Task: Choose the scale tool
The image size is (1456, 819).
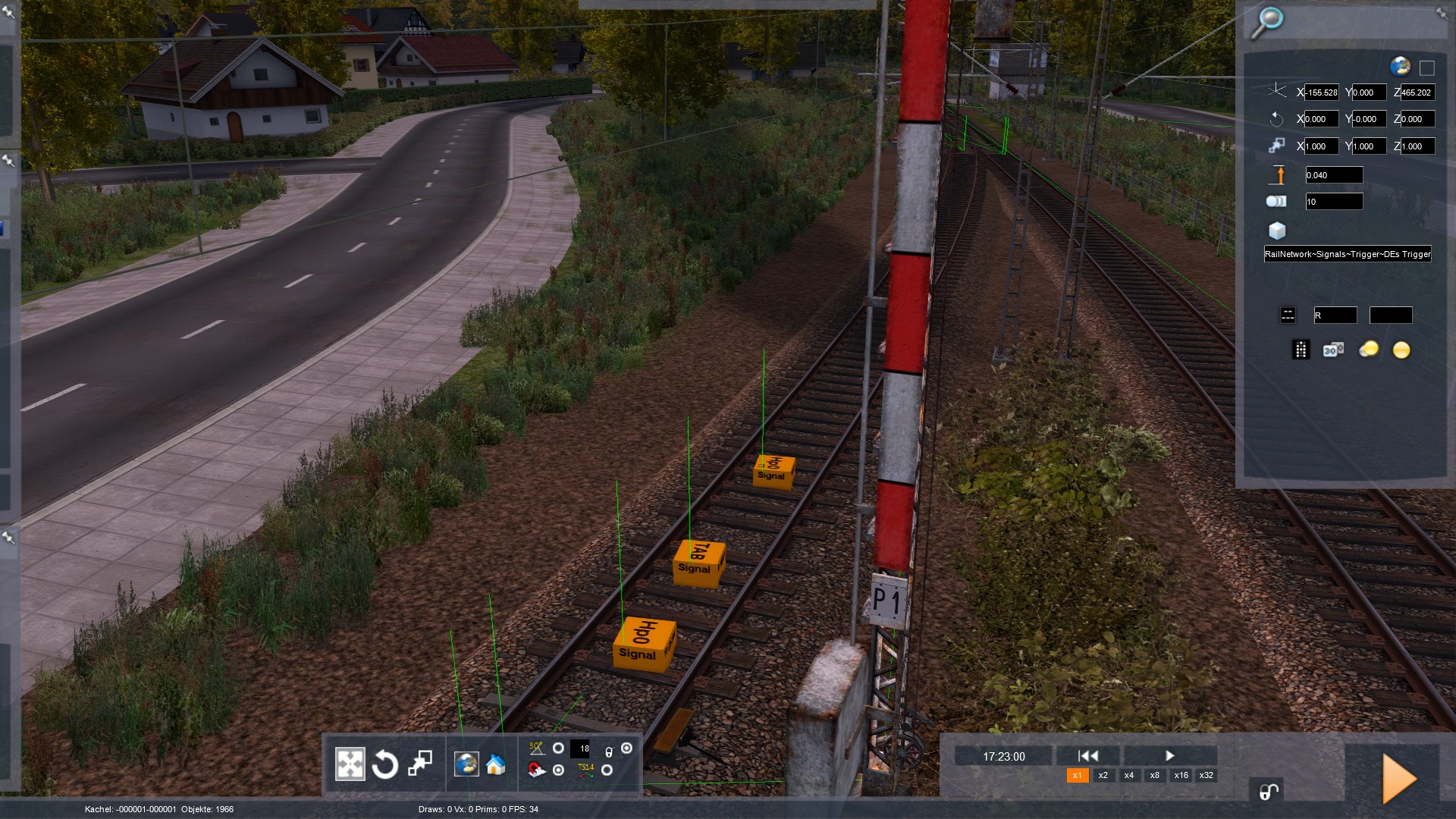Action: (x=420, y=764)
